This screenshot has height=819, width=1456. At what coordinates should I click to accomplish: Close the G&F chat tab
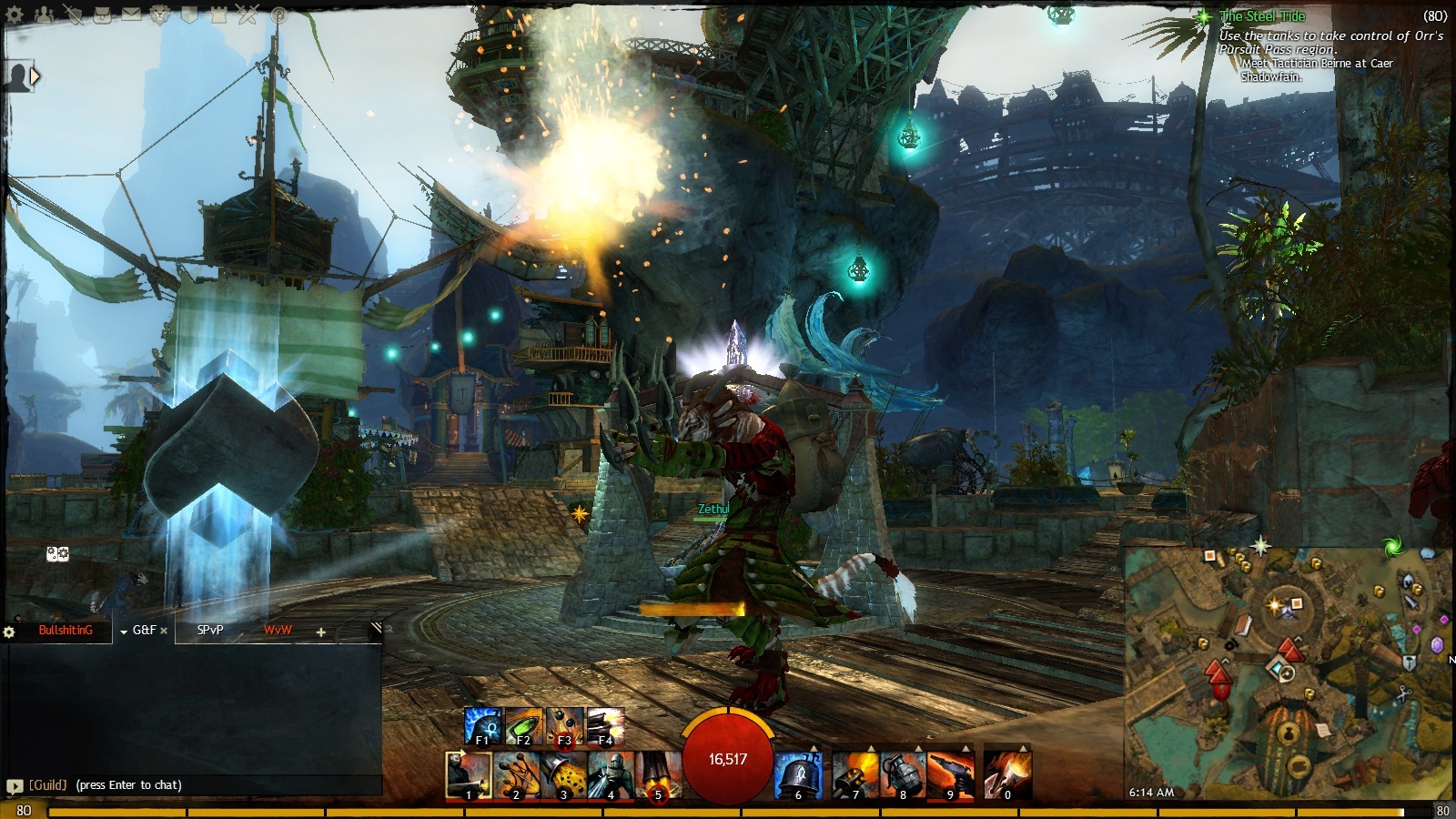point(164,631)
